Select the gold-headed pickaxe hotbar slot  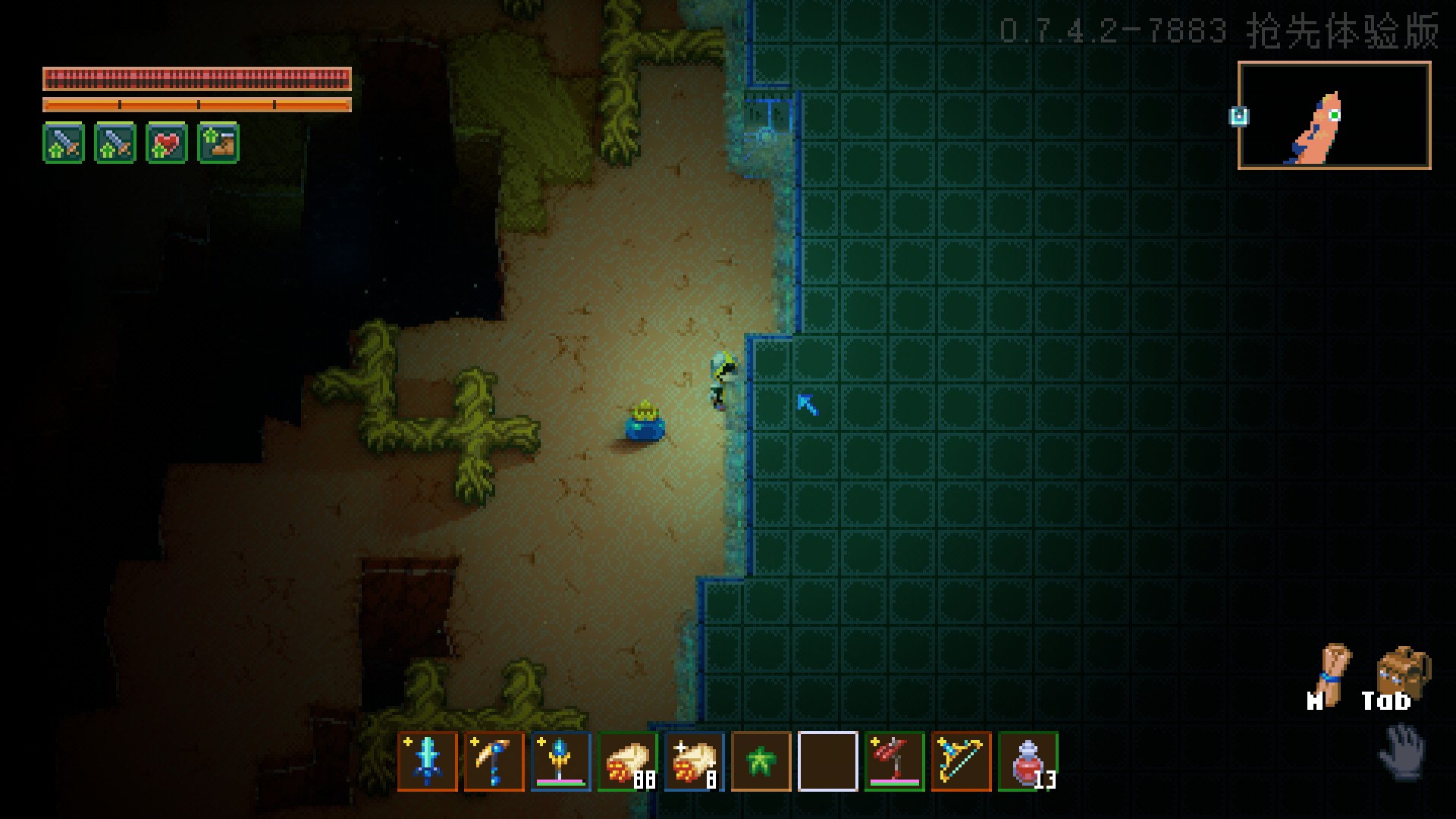[x=494, y=761]
